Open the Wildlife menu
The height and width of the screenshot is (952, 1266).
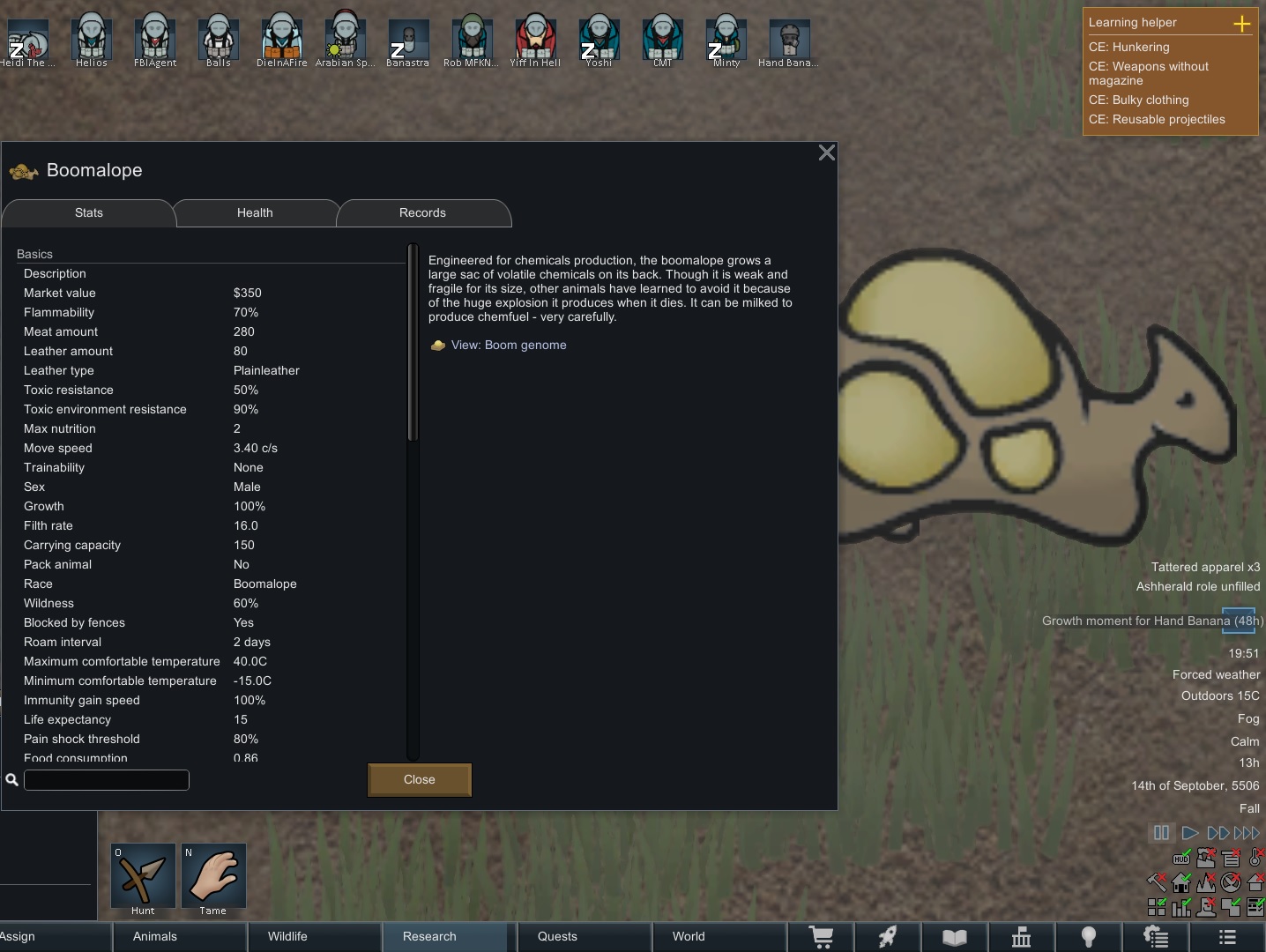(287, 936)
